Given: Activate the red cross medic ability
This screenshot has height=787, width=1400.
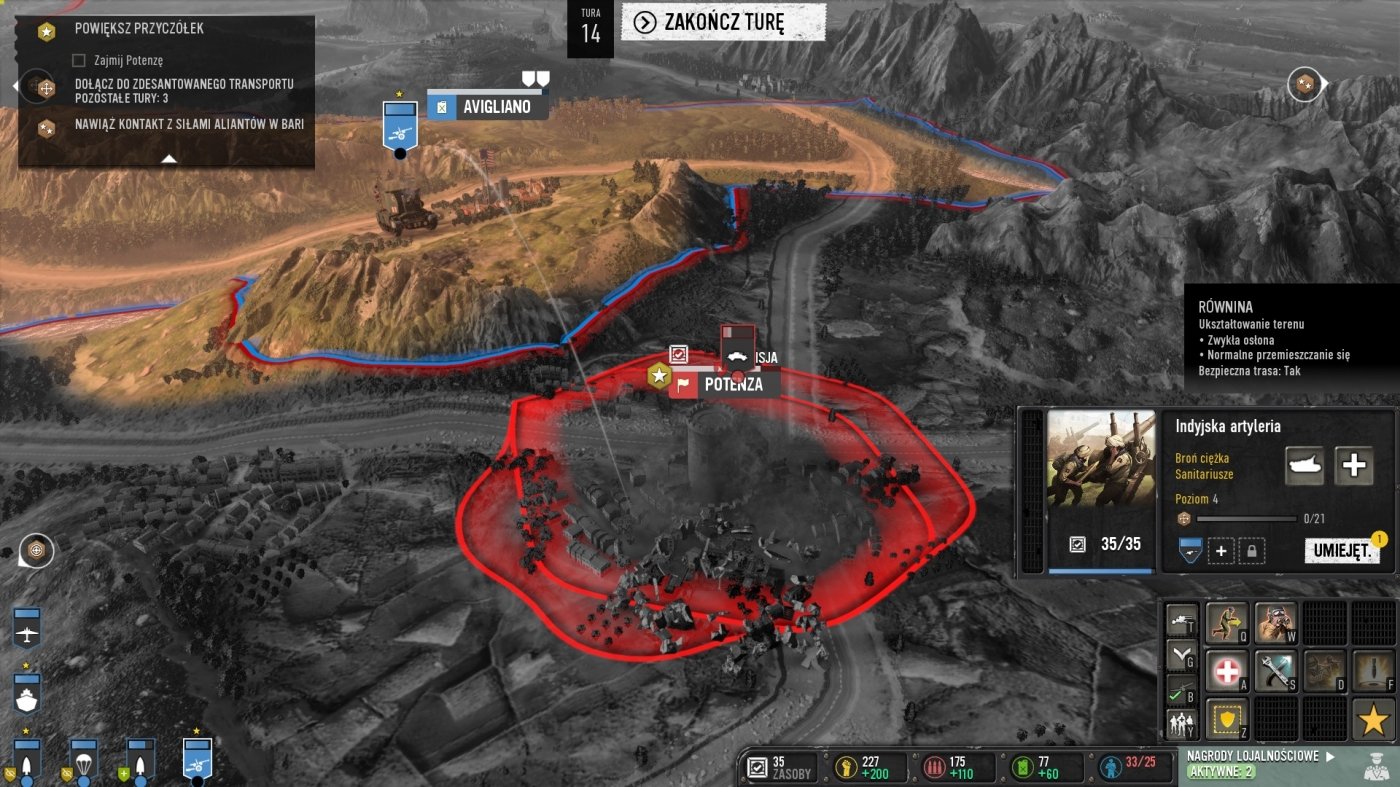Looking at the screenshot, I should click(x=1227, y=671).
